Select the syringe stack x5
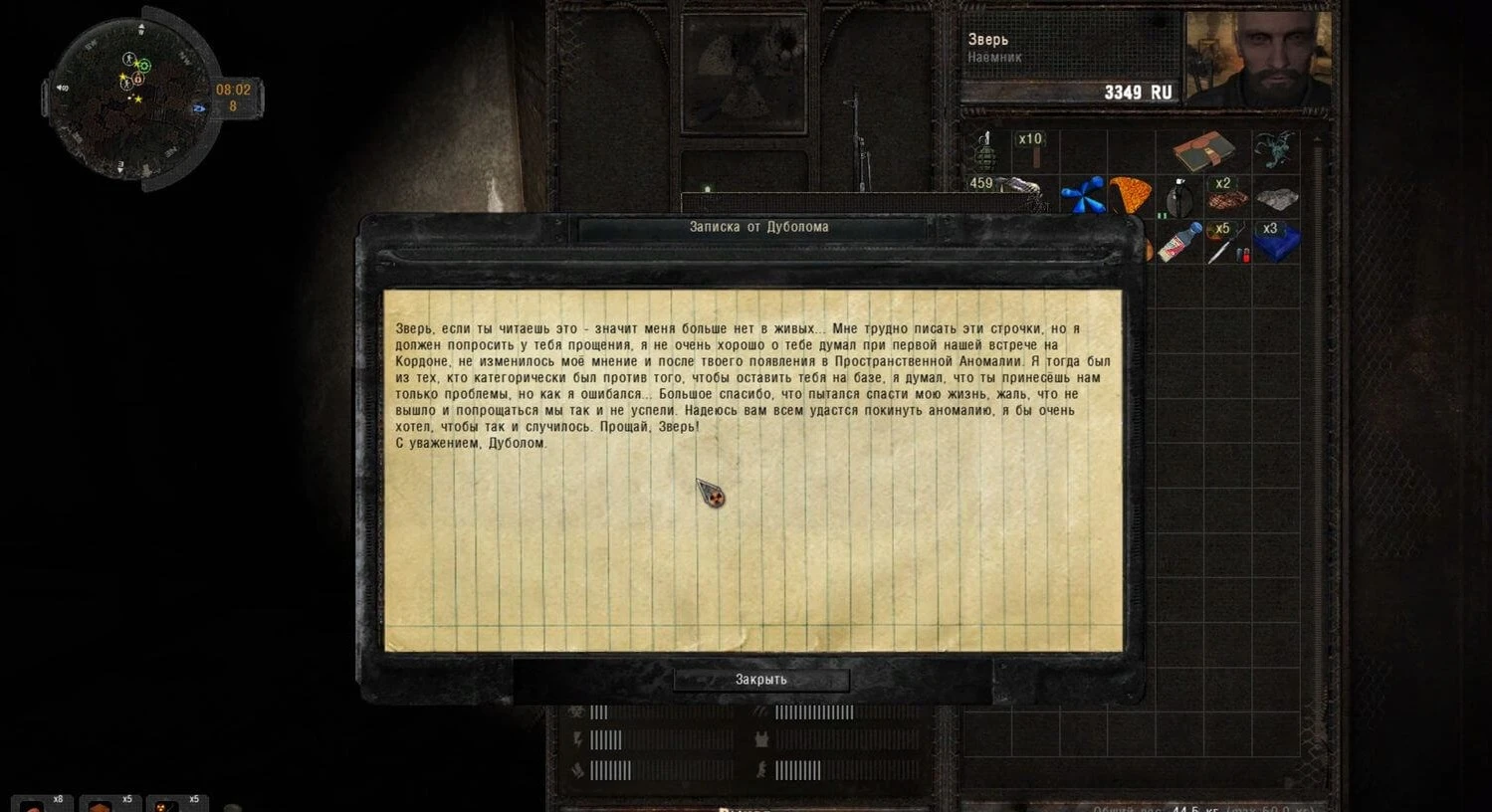The height and width of the screenshot is (812, 1492). click(1226, 242)
